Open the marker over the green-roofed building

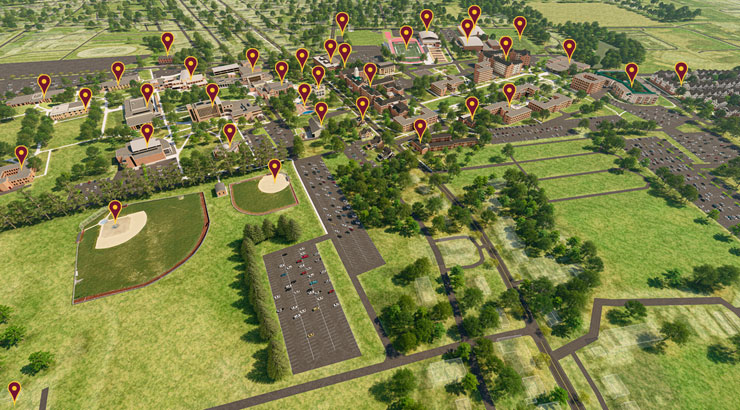coord(631,72)
